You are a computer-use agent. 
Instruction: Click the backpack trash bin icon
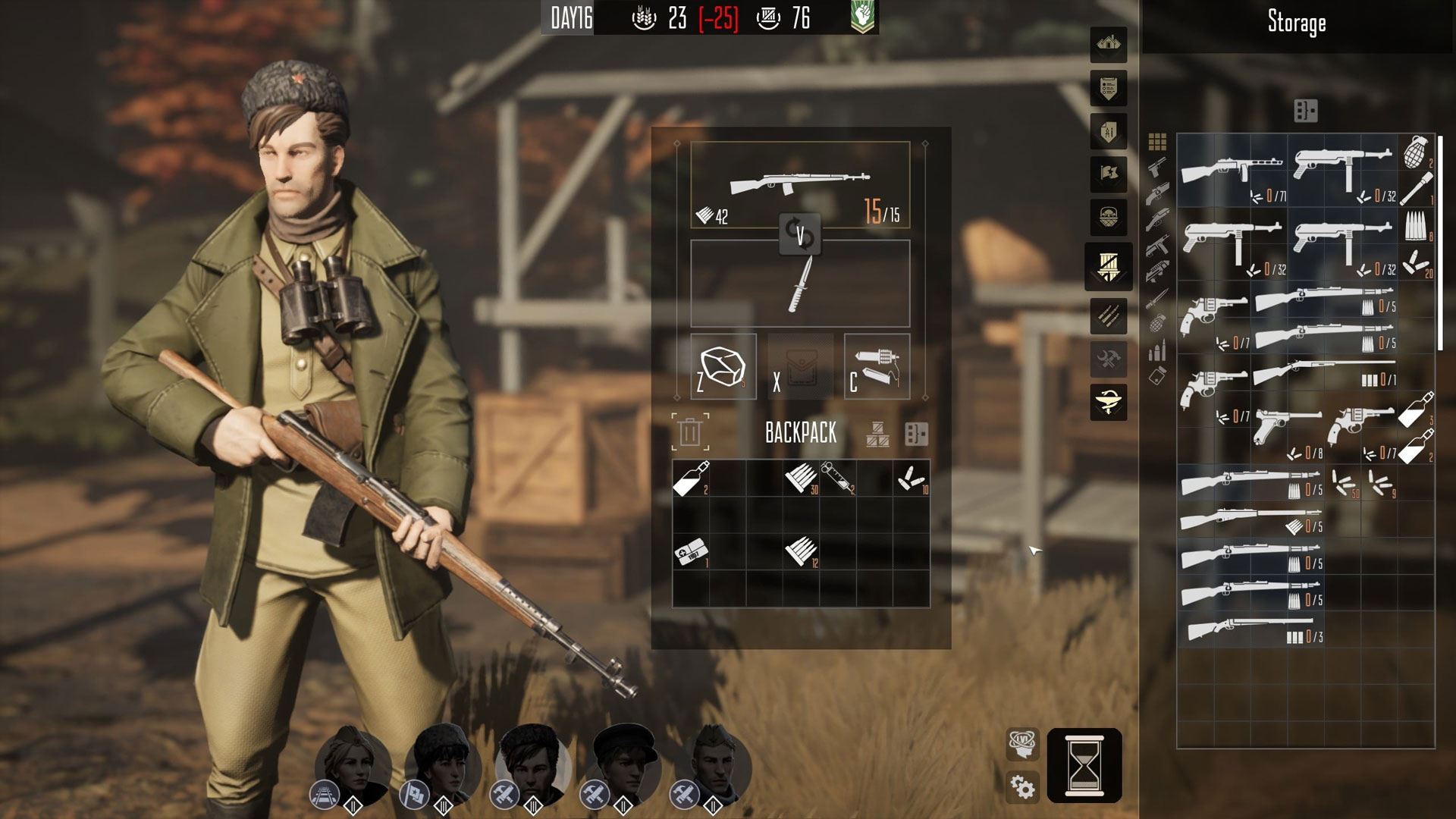[x=690, y=432]
